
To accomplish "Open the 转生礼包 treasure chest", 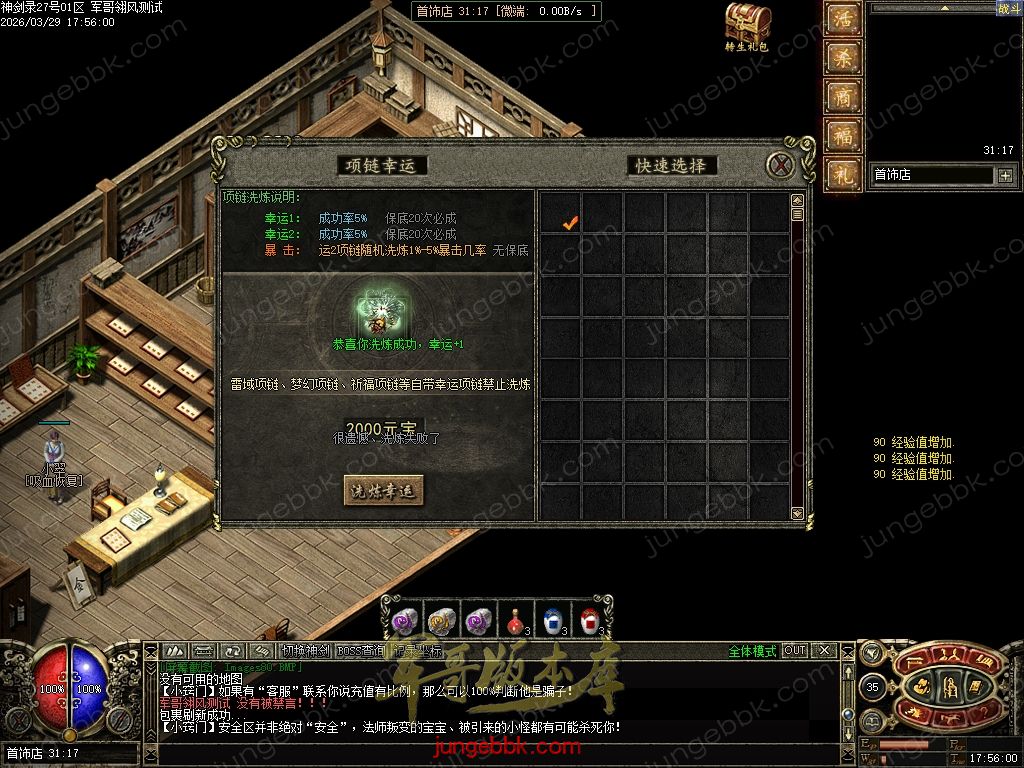I will [747, 23].
